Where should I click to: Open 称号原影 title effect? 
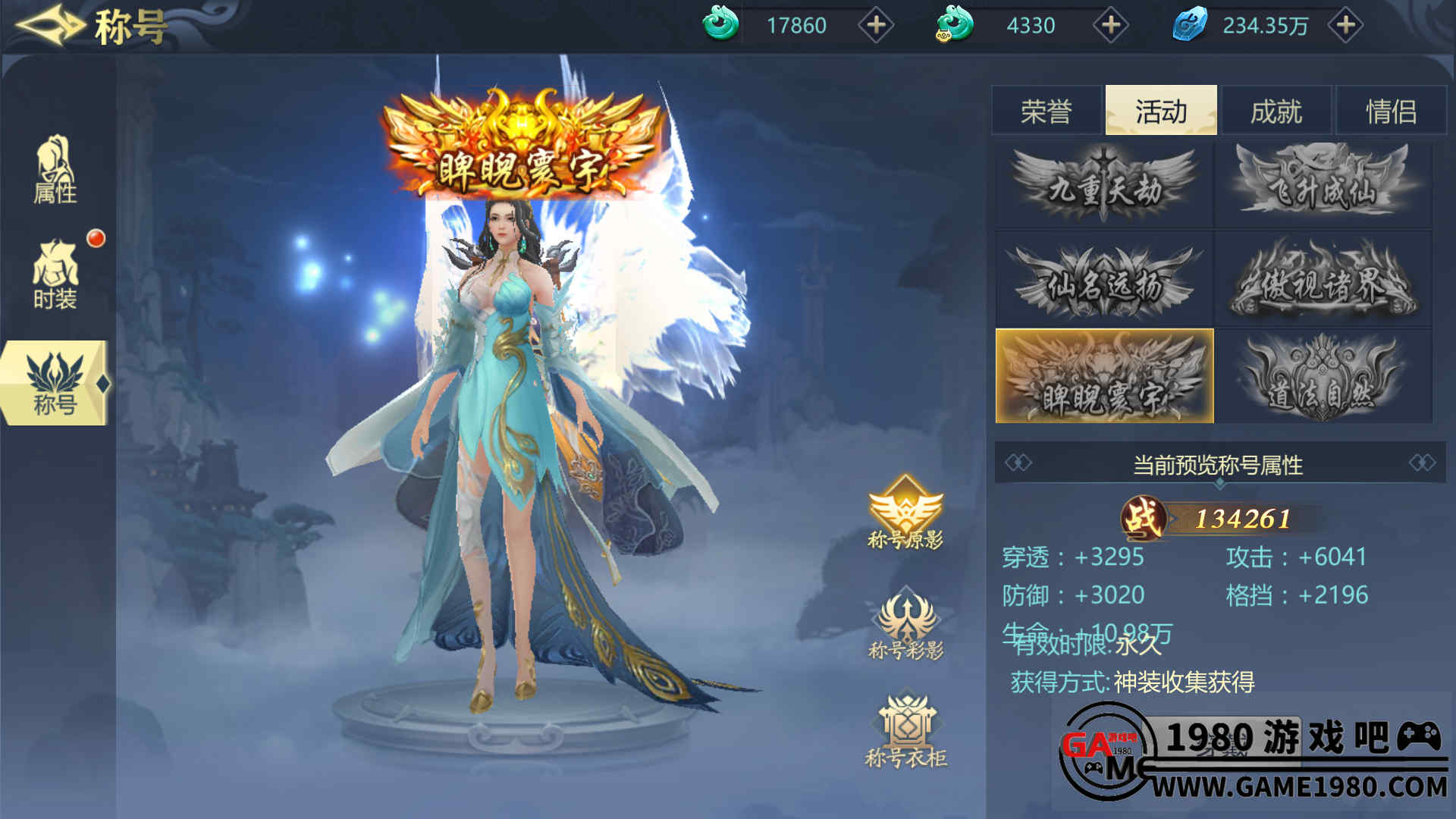pyautogui.click(x=905, y=512)
